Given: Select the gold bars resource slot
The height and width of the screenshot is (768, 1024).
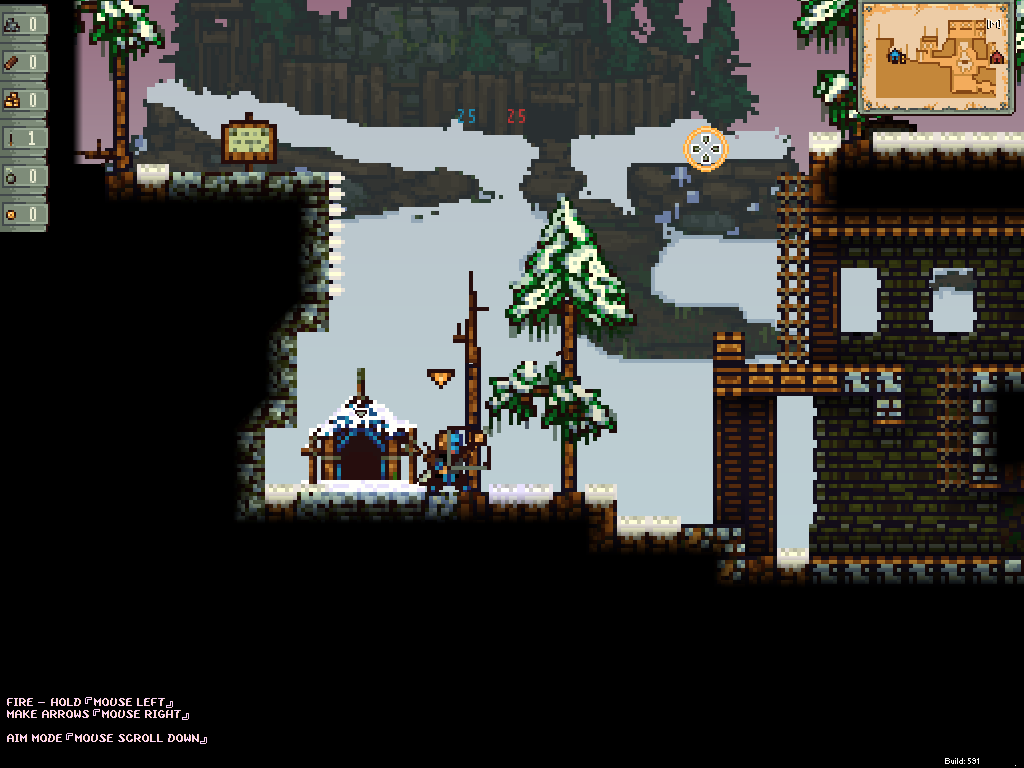Looking at the screenshot, I should tap(23, 100).
